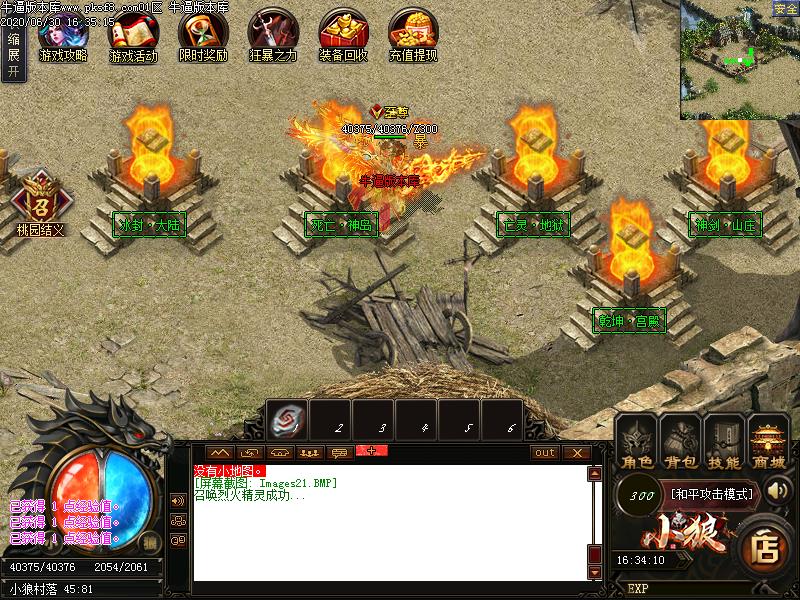Viewport: 800px width, 600px height.
Task: Click the chat panel's out button
Action: [545, 453]
